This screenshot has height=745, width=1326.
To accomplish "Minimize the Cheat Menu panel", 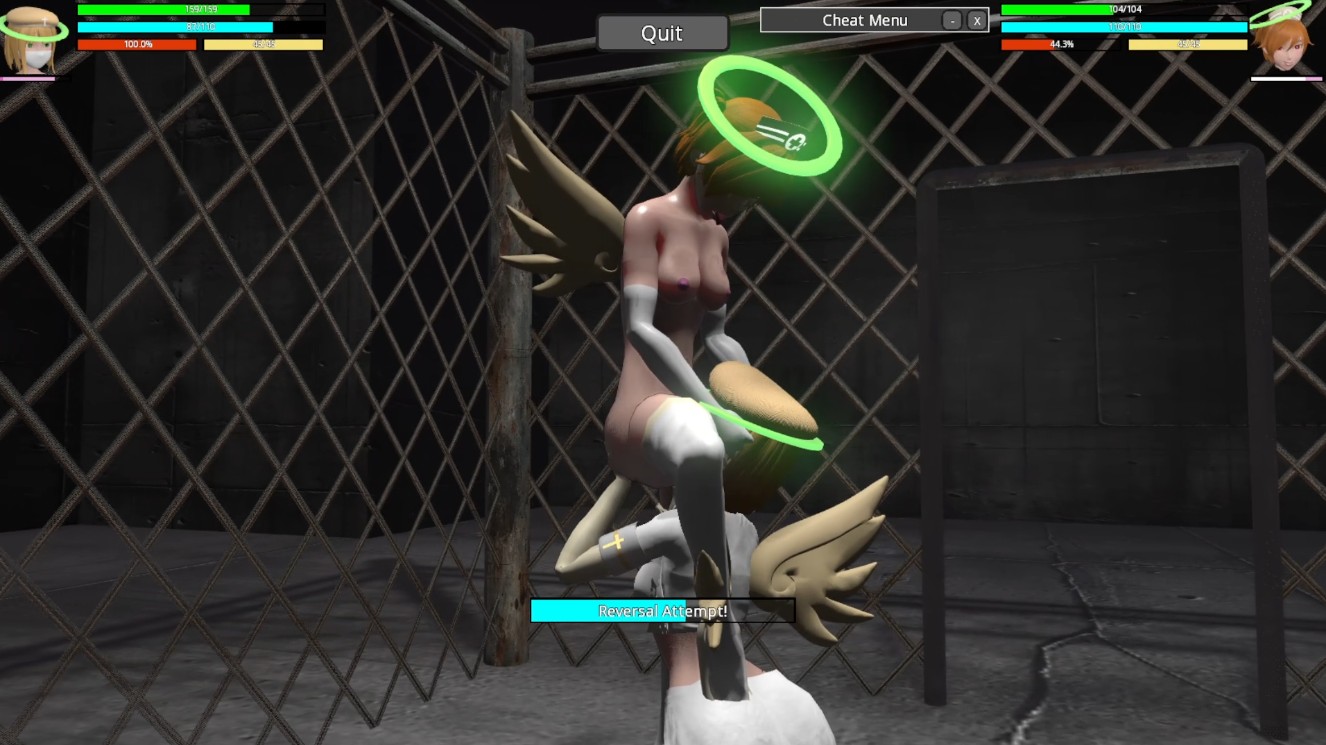I will (x=952, y=20).
